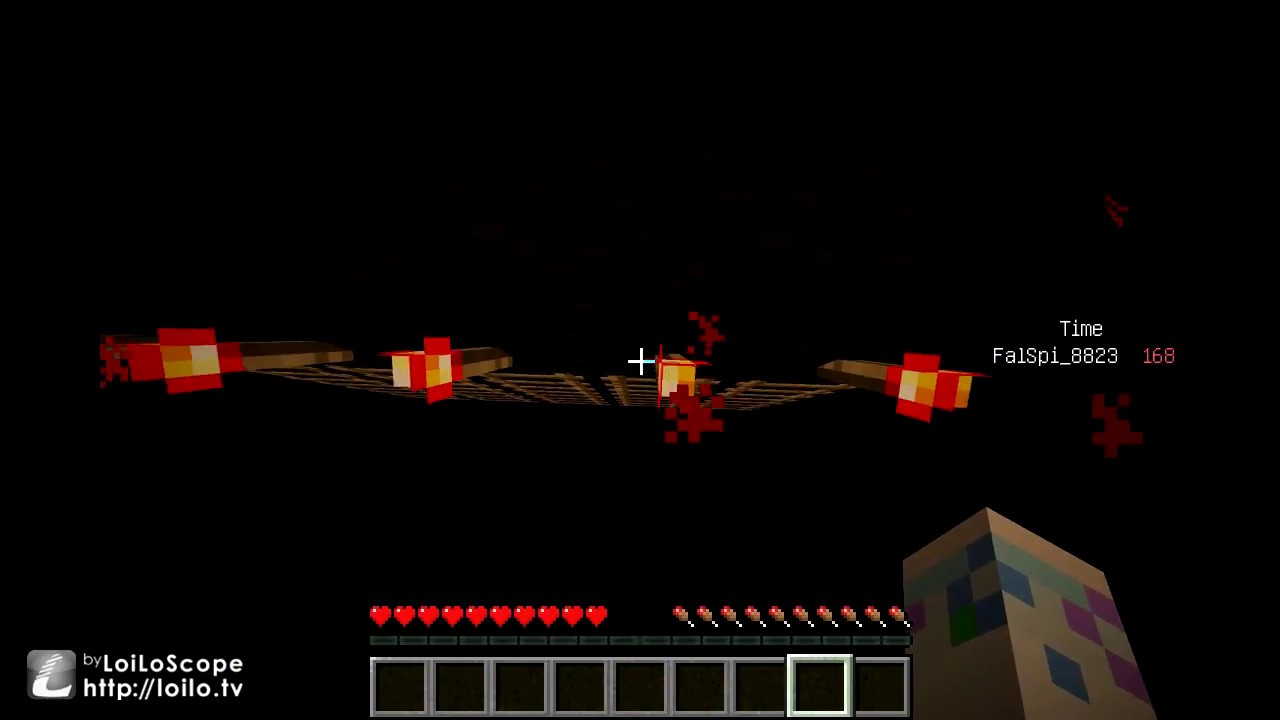Viewport: 1280px width, 720px height.
Task: Select the fourth hotbar slot
Action: point(580,684)
